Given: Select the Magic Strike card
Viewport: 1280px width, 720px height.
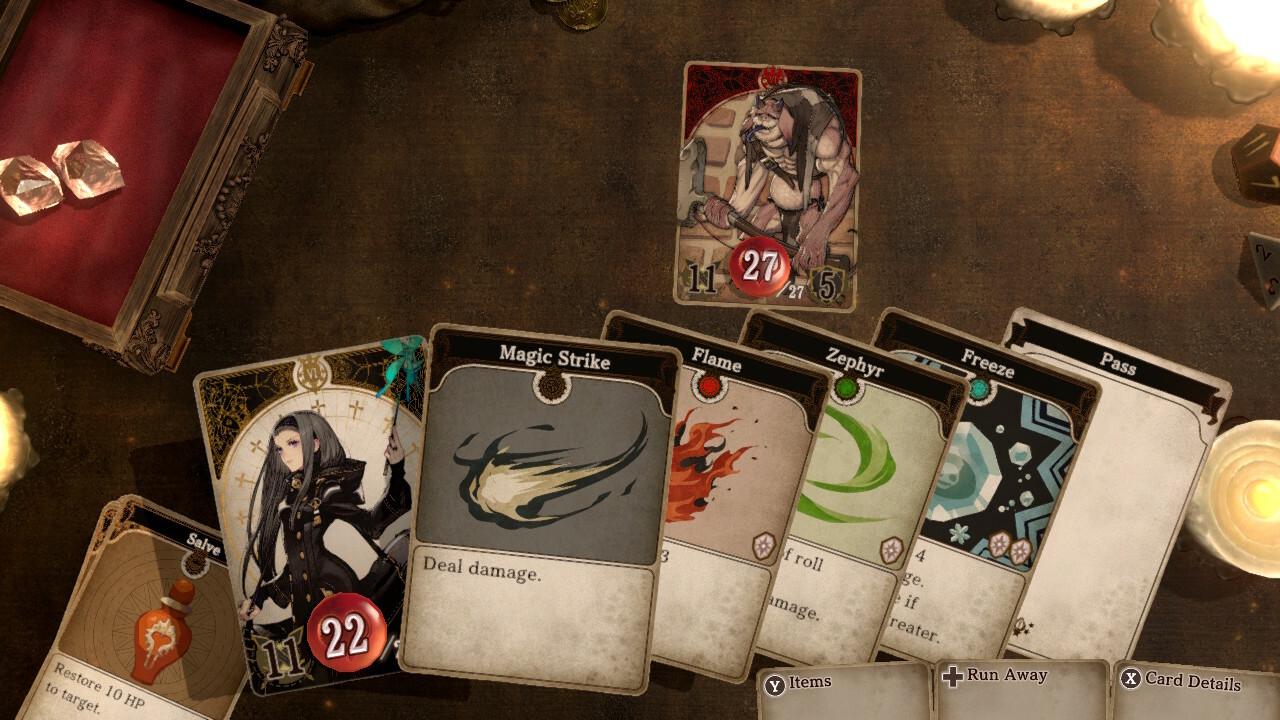Looking at the screenshot, I should (542, 500).
